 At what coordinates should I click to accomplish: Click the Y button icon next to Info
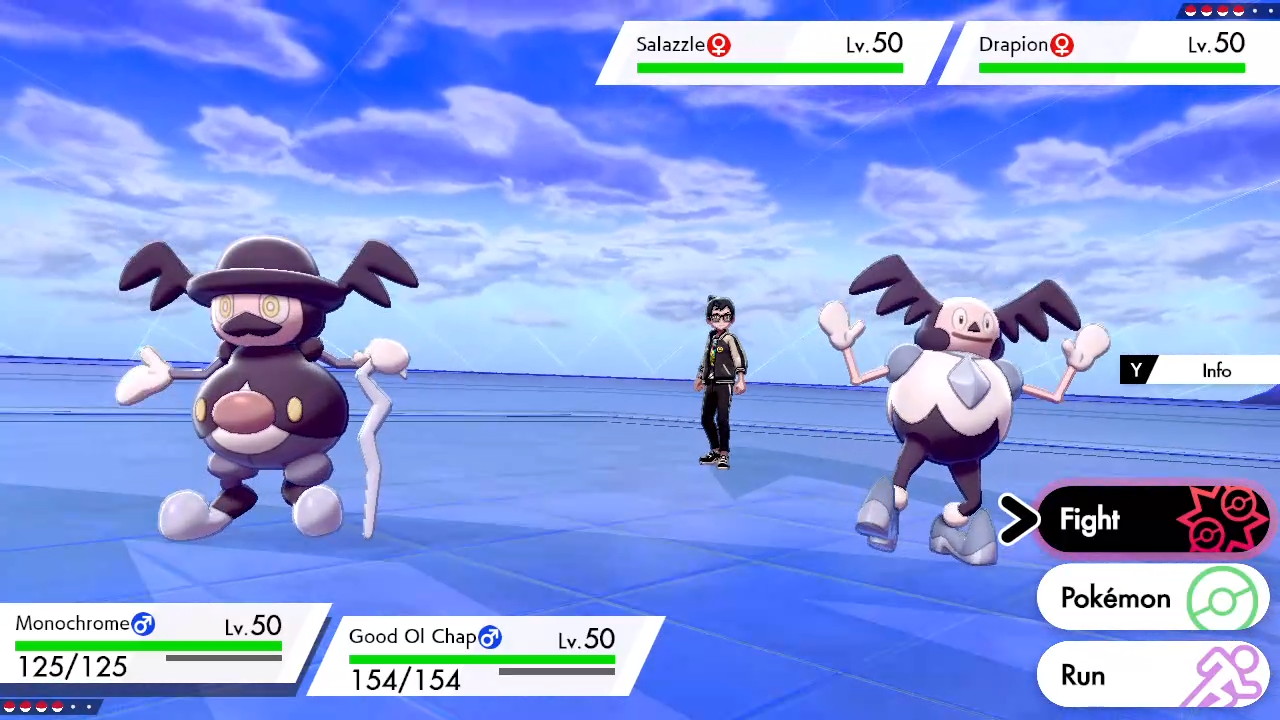1136,370
